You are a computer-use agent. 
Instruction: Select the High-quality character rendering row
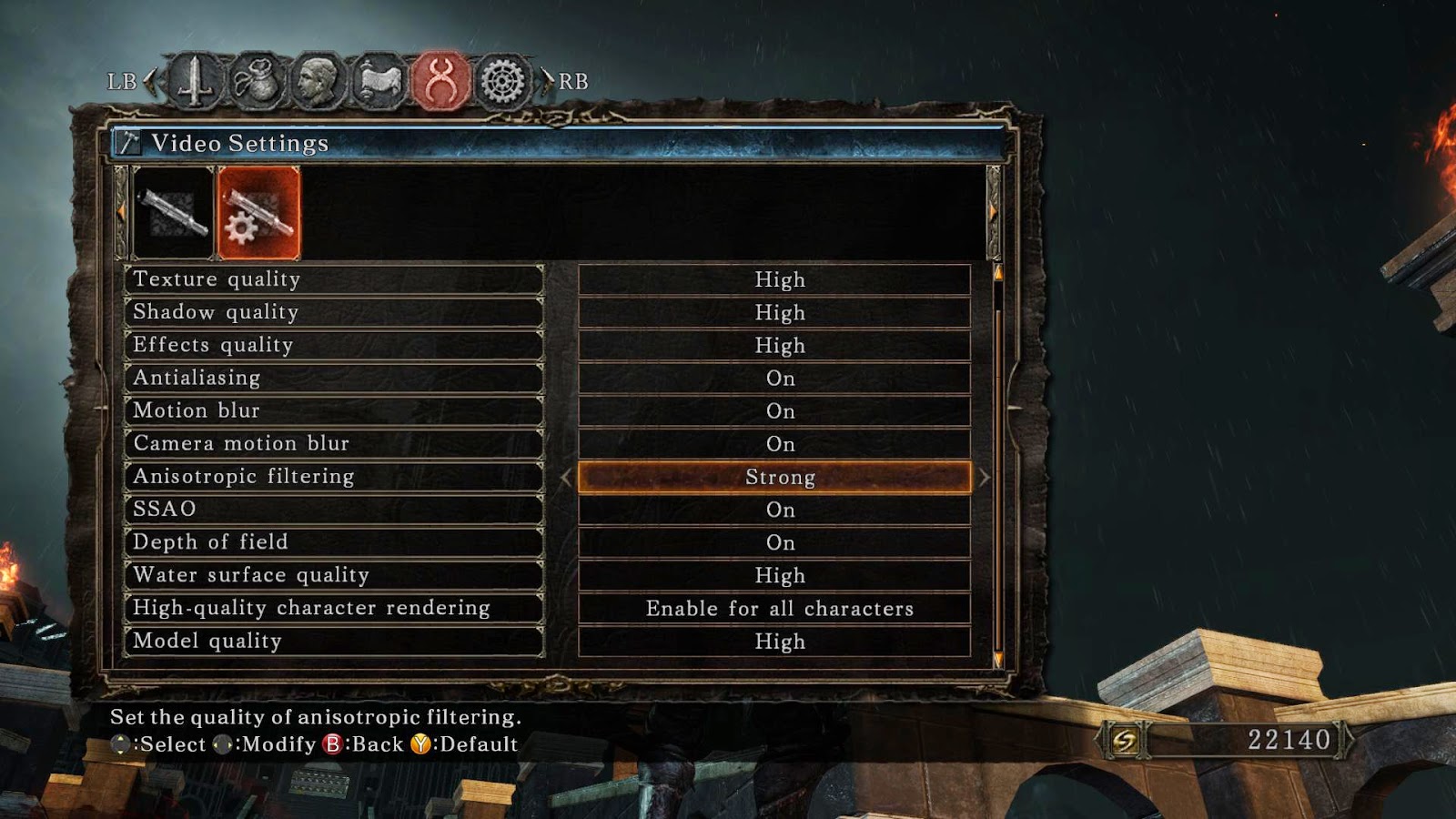[337, 607]
